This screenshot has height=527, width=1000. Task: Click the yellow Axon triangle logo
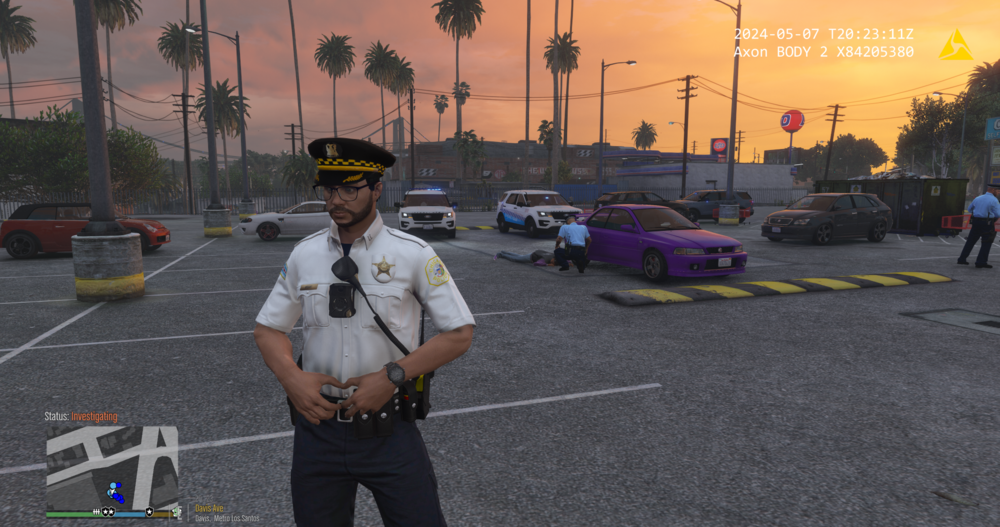point(955,44)
